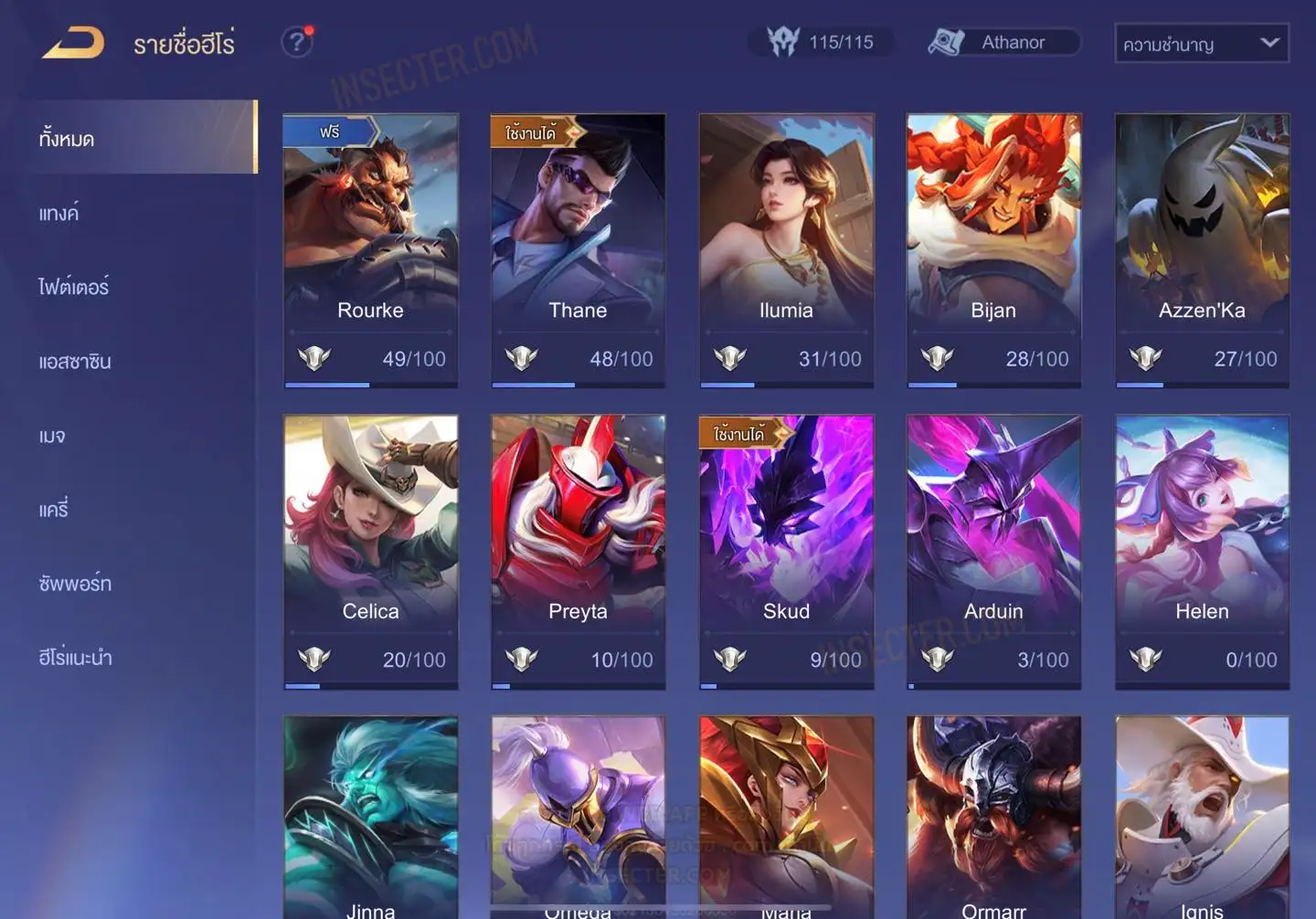Open the question mark help icon
This screenshot has height=919, width=1316.
click(296, 42)
